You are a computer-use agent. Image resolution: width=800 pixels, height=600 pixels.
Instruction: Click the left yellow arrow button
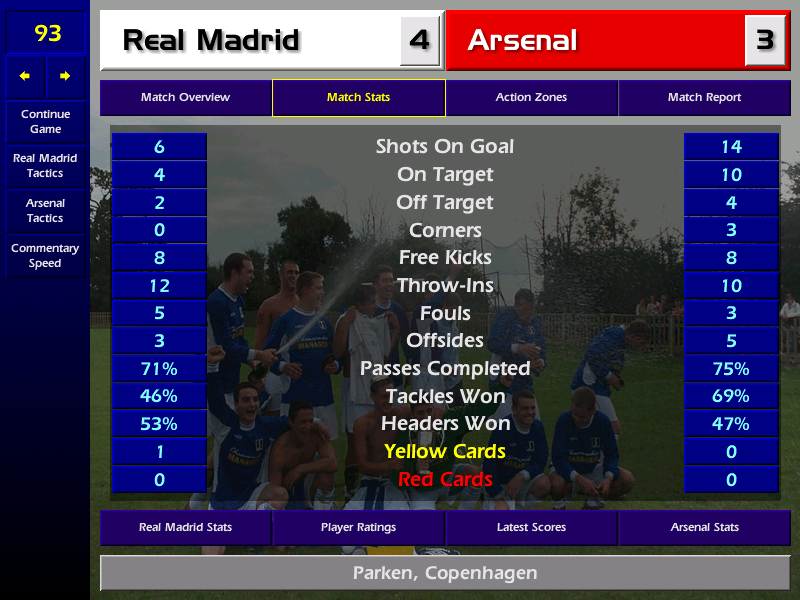coord(25,76)
